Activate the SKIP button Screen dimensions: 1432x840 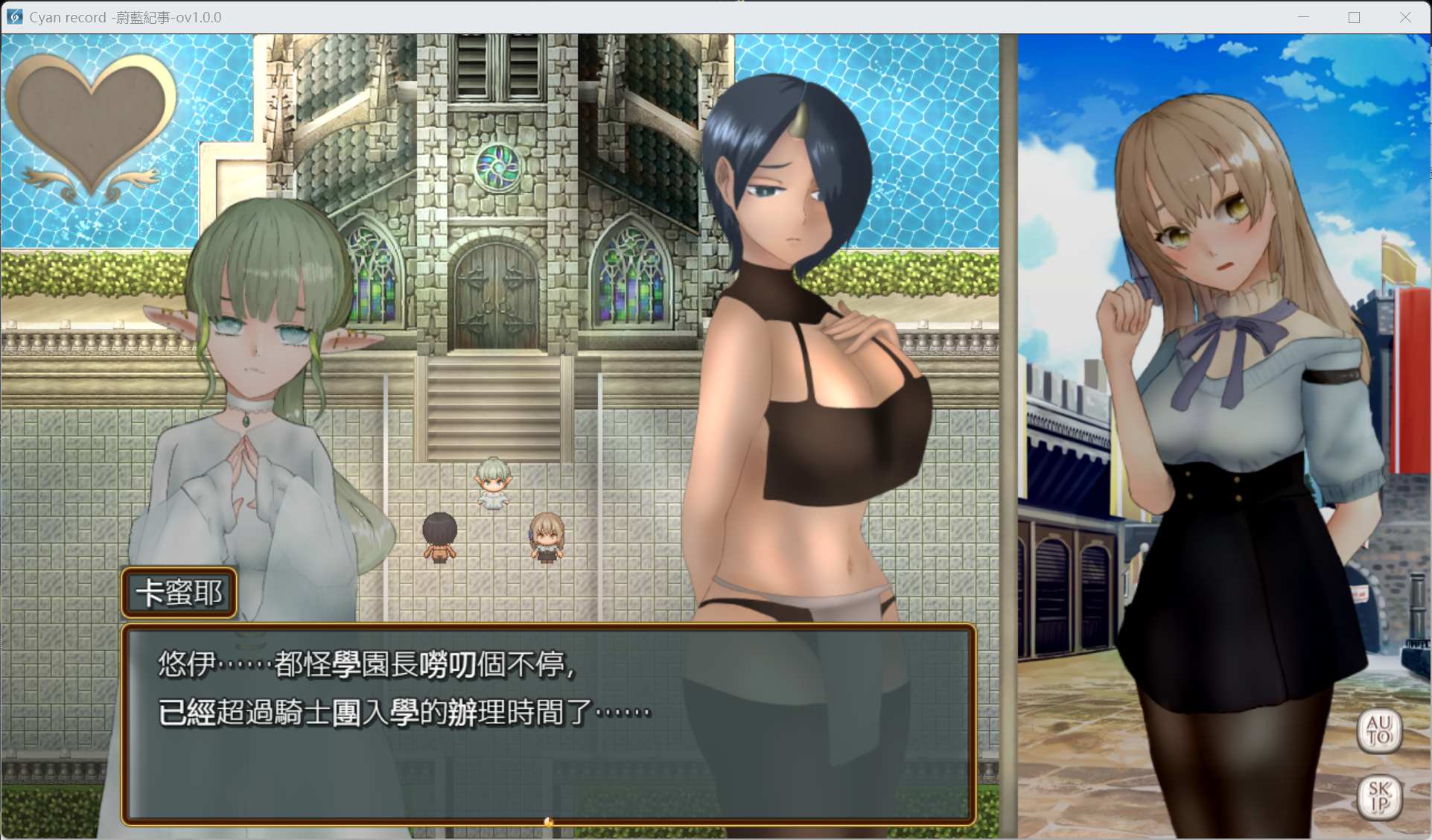(x=1378, y=797)
